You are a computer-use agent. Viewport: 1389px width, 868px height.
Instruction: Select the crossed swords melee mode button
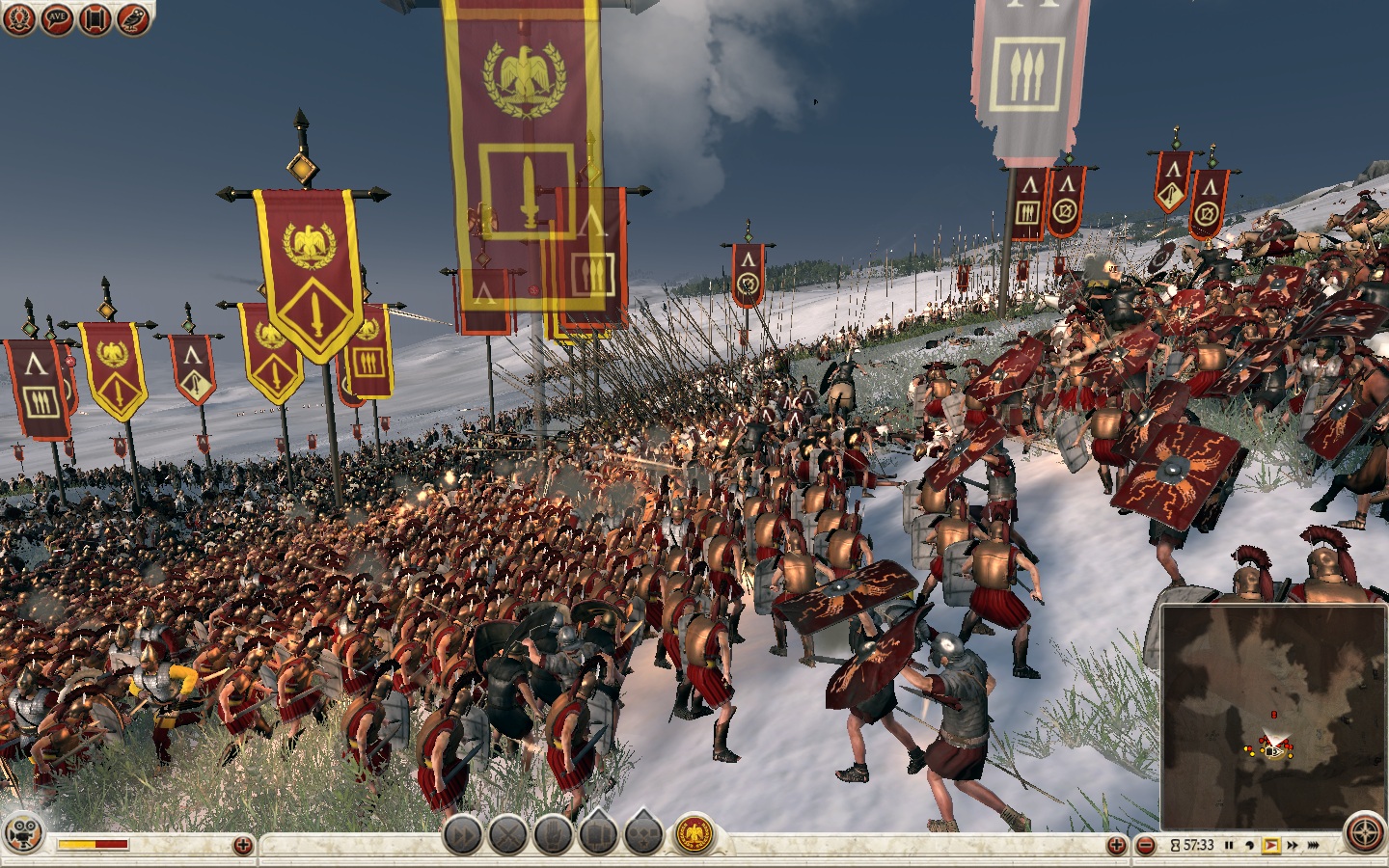click(507, 835)
